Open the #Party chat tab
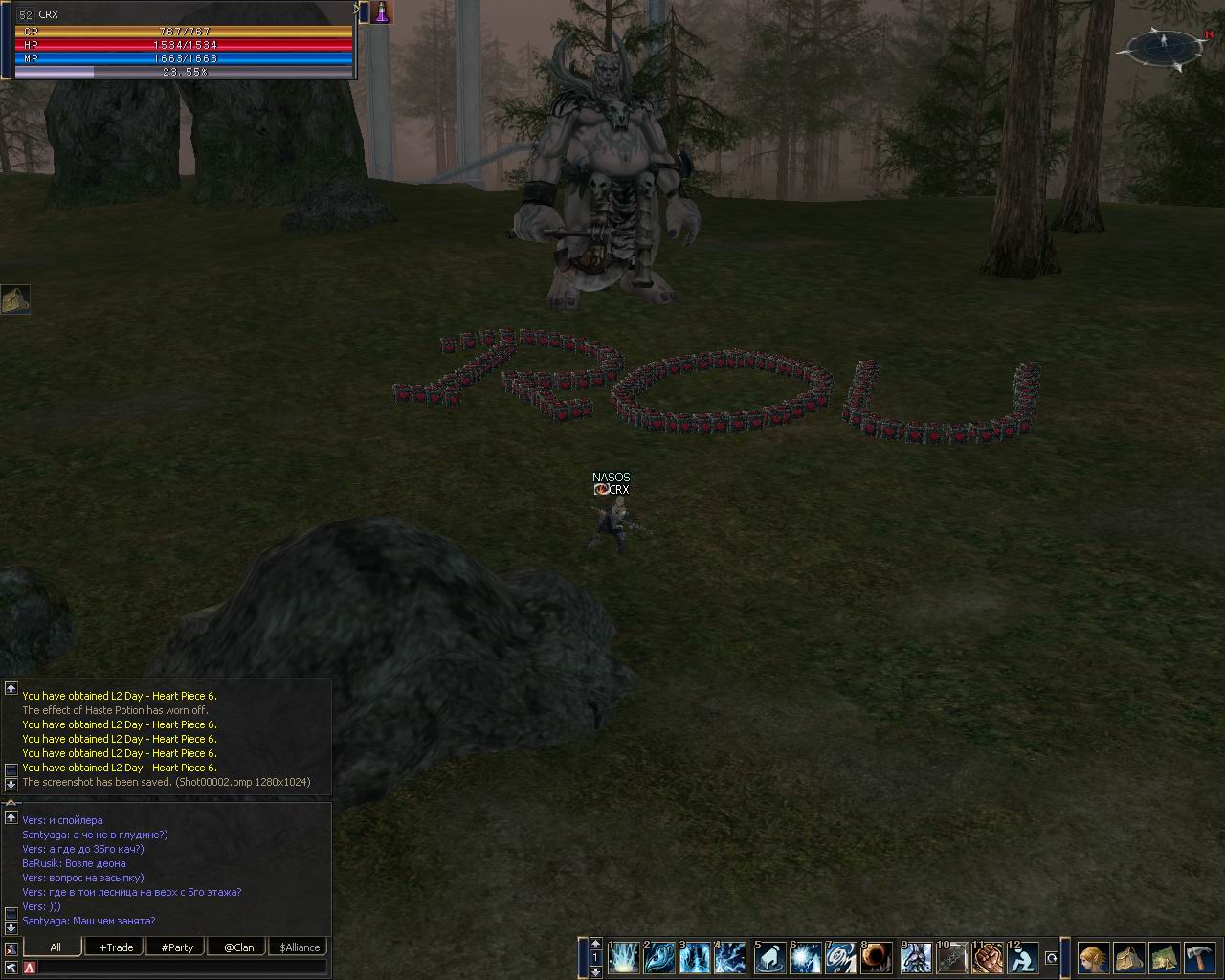The width and height of the screenshot is (1225, 980). click(x=177, y=947)
